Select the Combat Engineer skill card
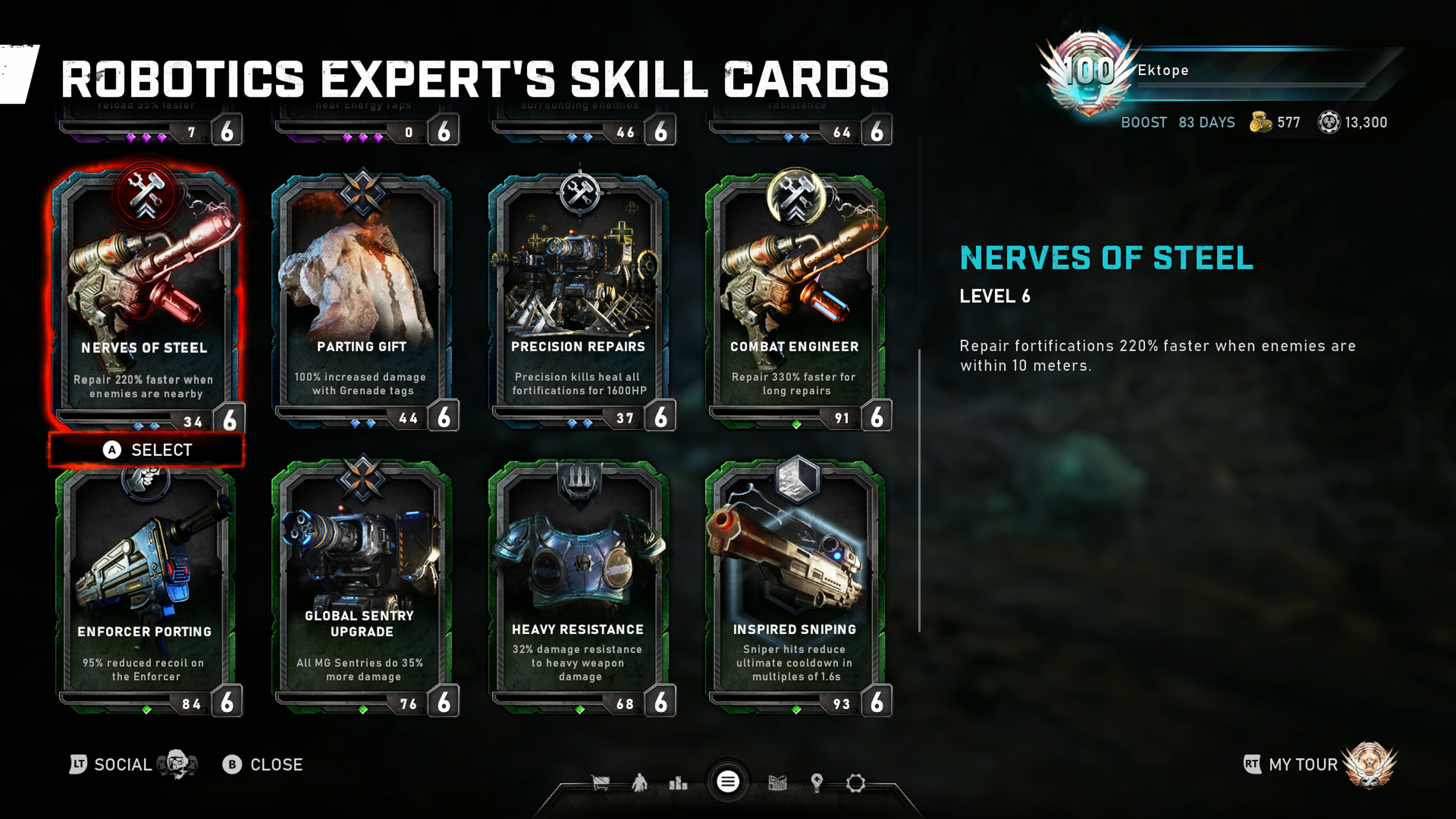This screenshot has height=819, width=1456. point(795,300)
